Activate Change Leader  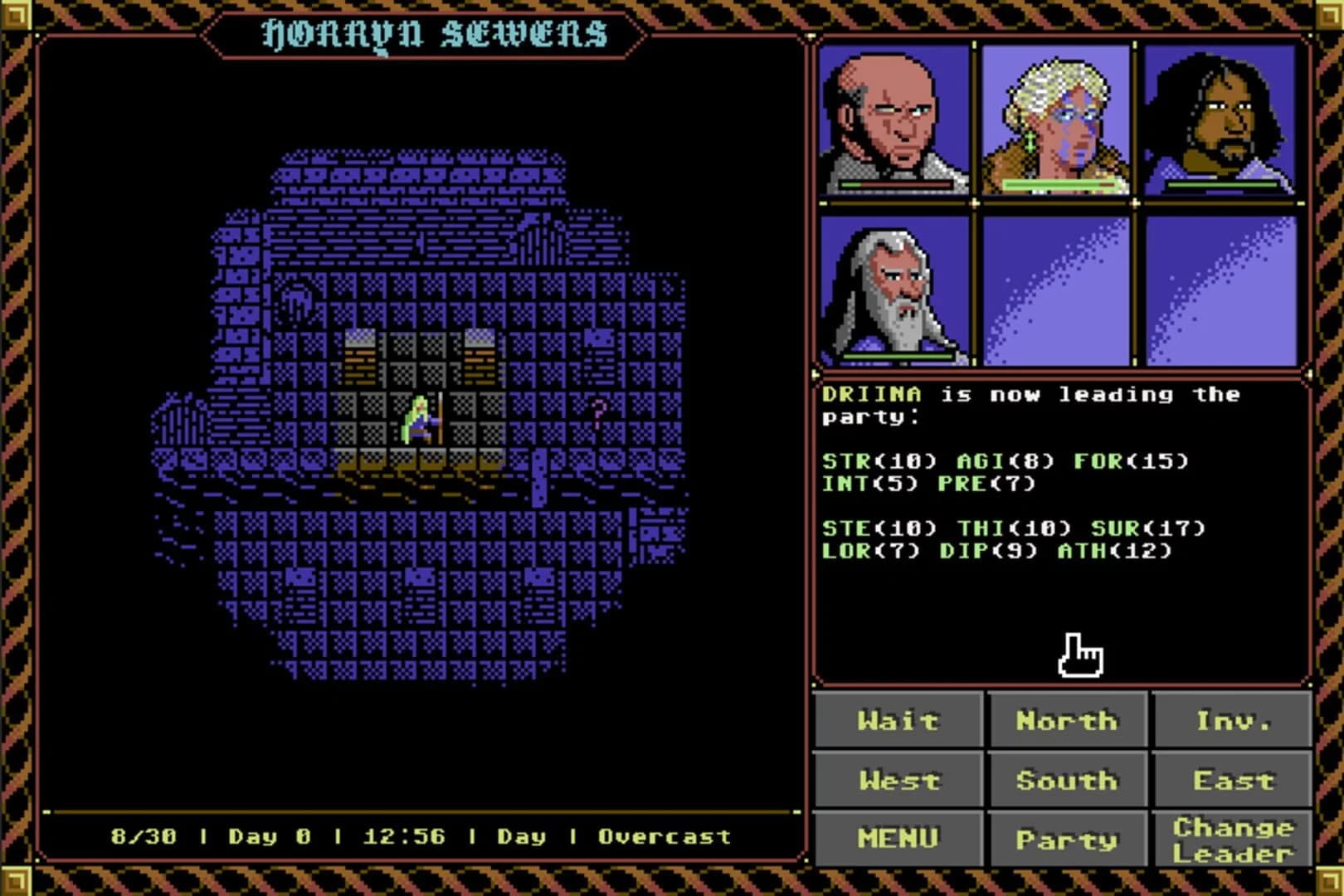pos(1234,838)
